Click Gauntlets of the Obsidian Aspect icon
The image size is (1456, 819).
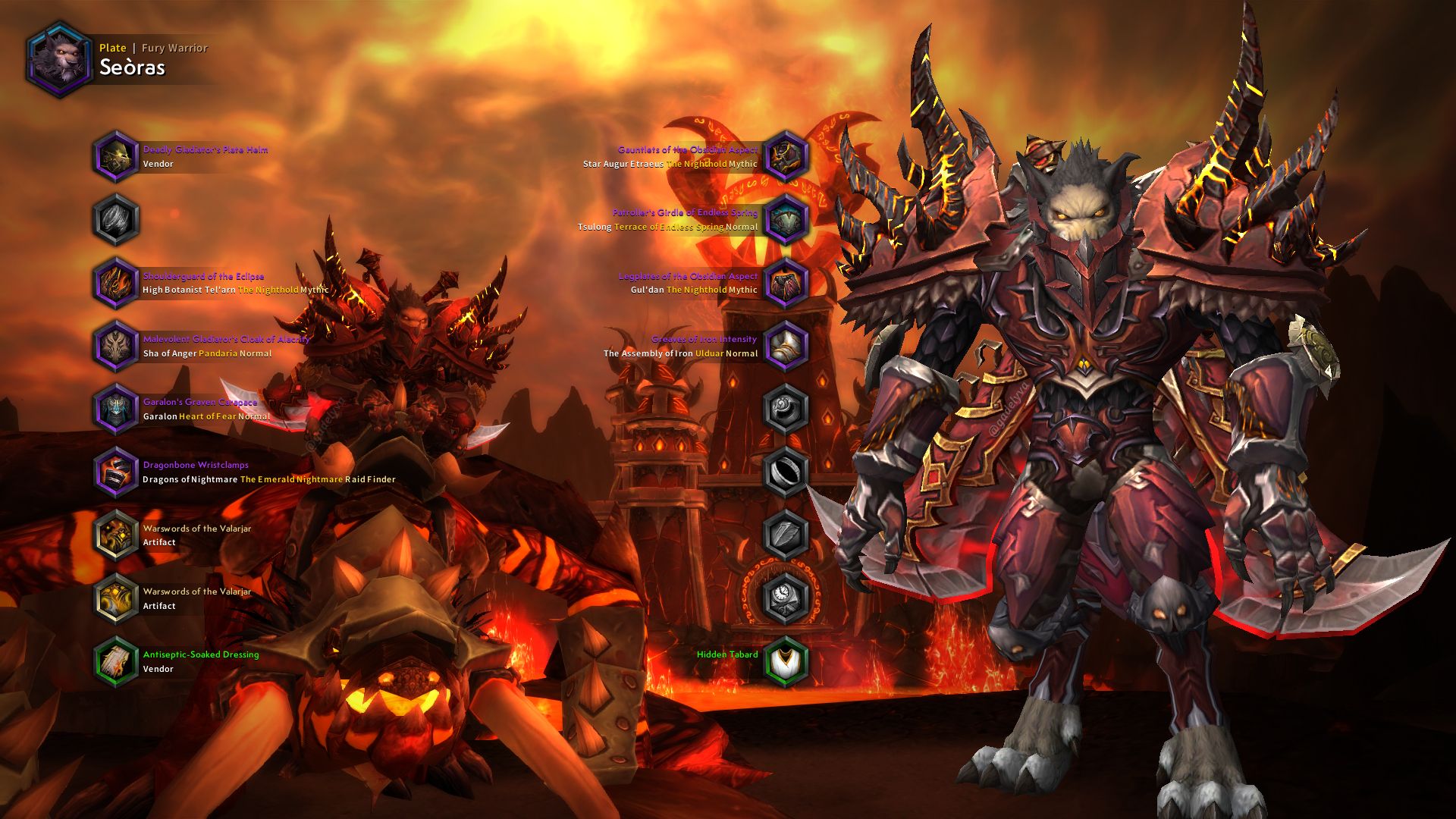783,156
